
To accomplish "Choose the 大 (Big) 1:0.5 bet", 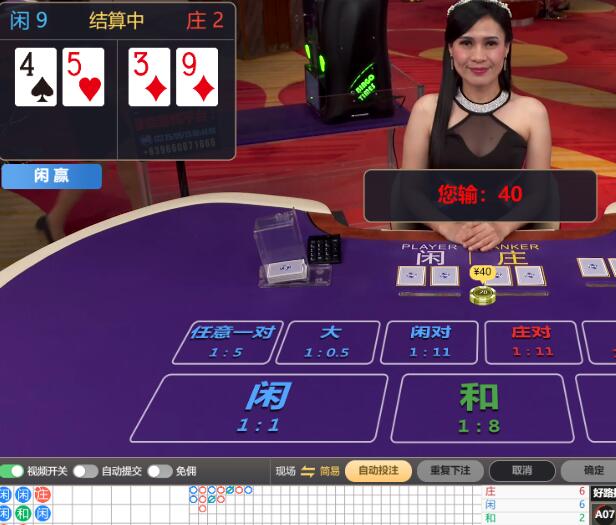I will click(328, 342).
